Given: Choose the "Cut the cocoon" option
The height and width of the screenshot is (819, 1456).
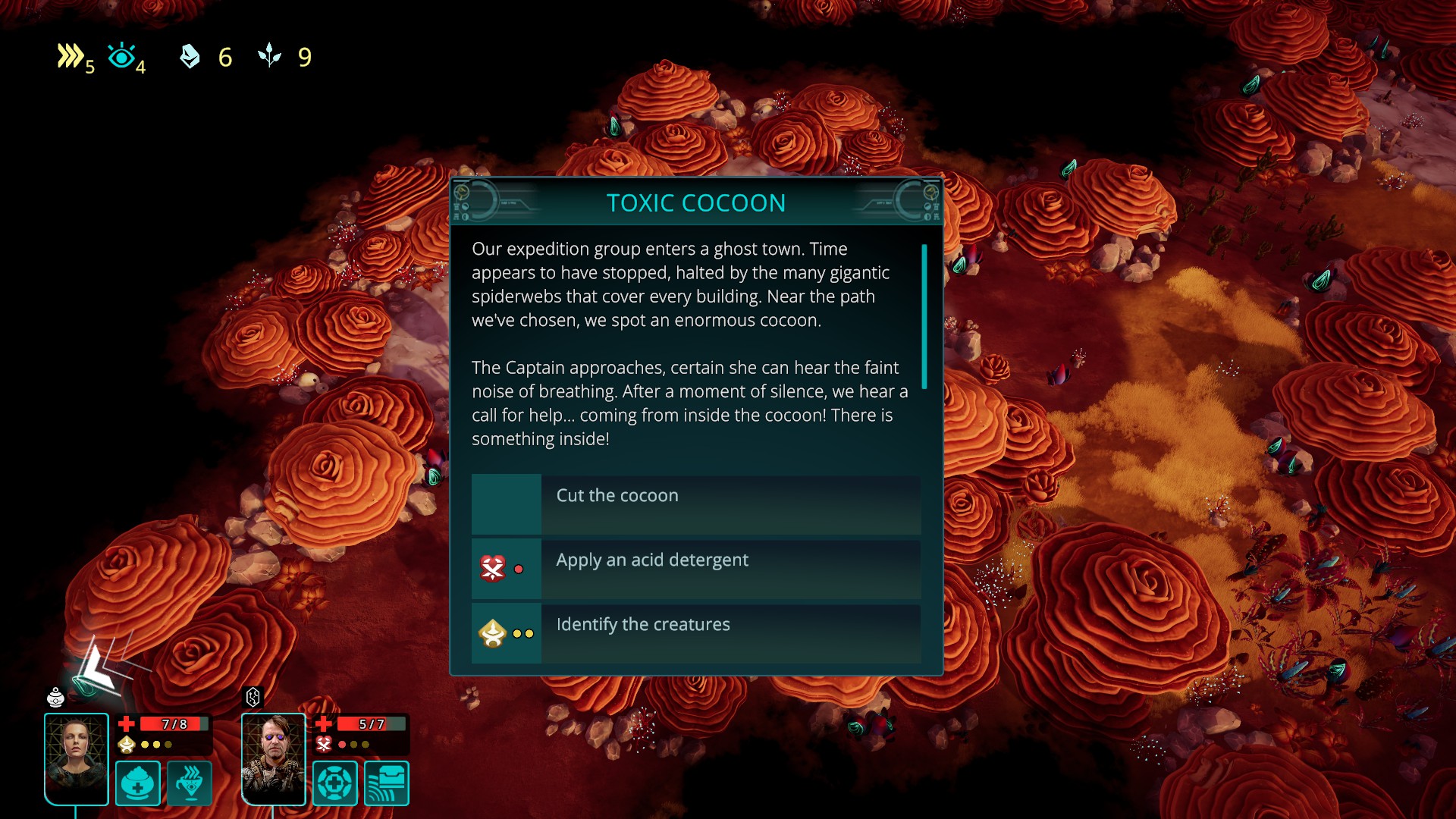Looking at the screenshot, I should click(696, 504).
